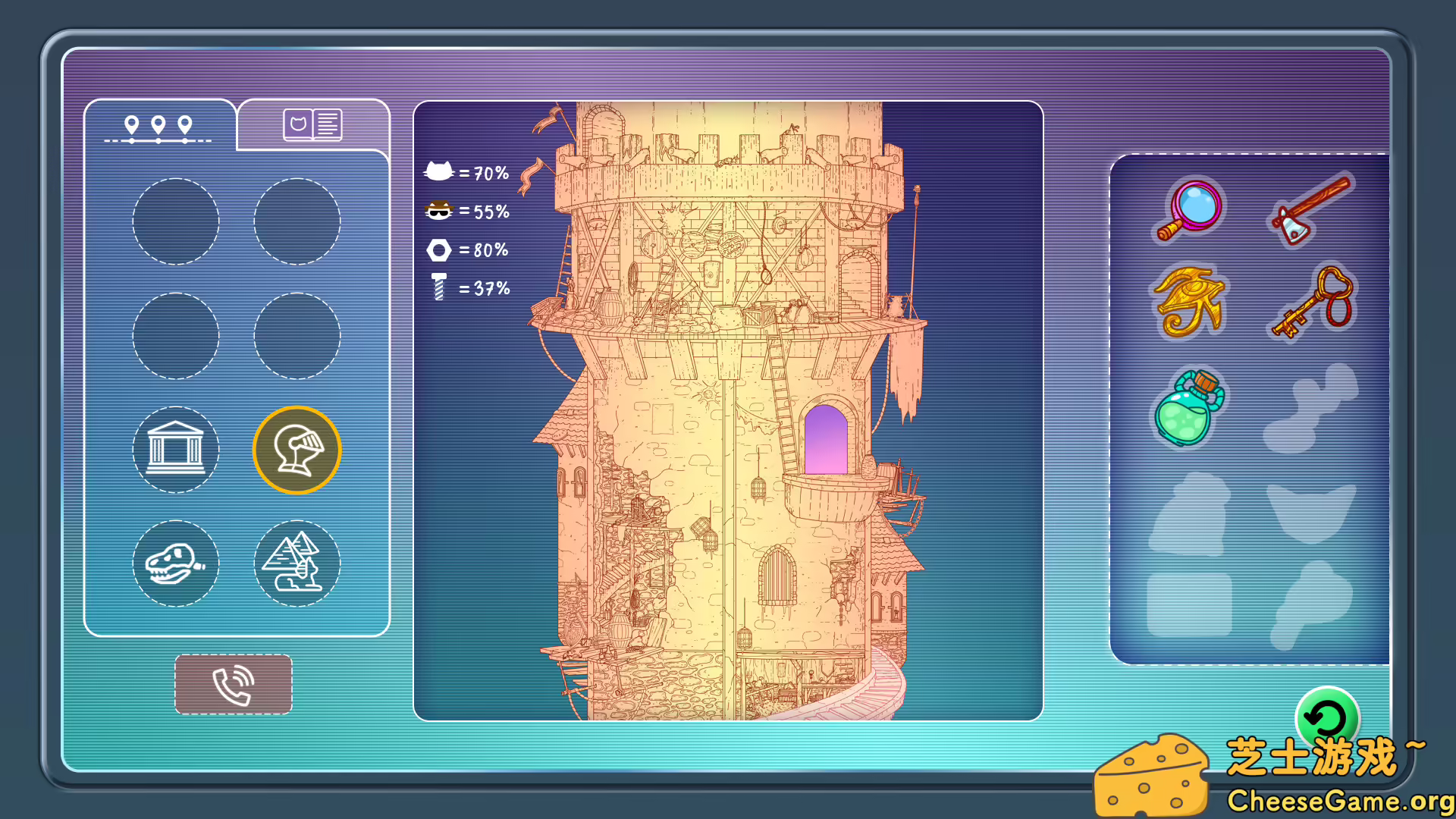Click the detective hat stat icon
1456x819 pixels.
[438, 211]
